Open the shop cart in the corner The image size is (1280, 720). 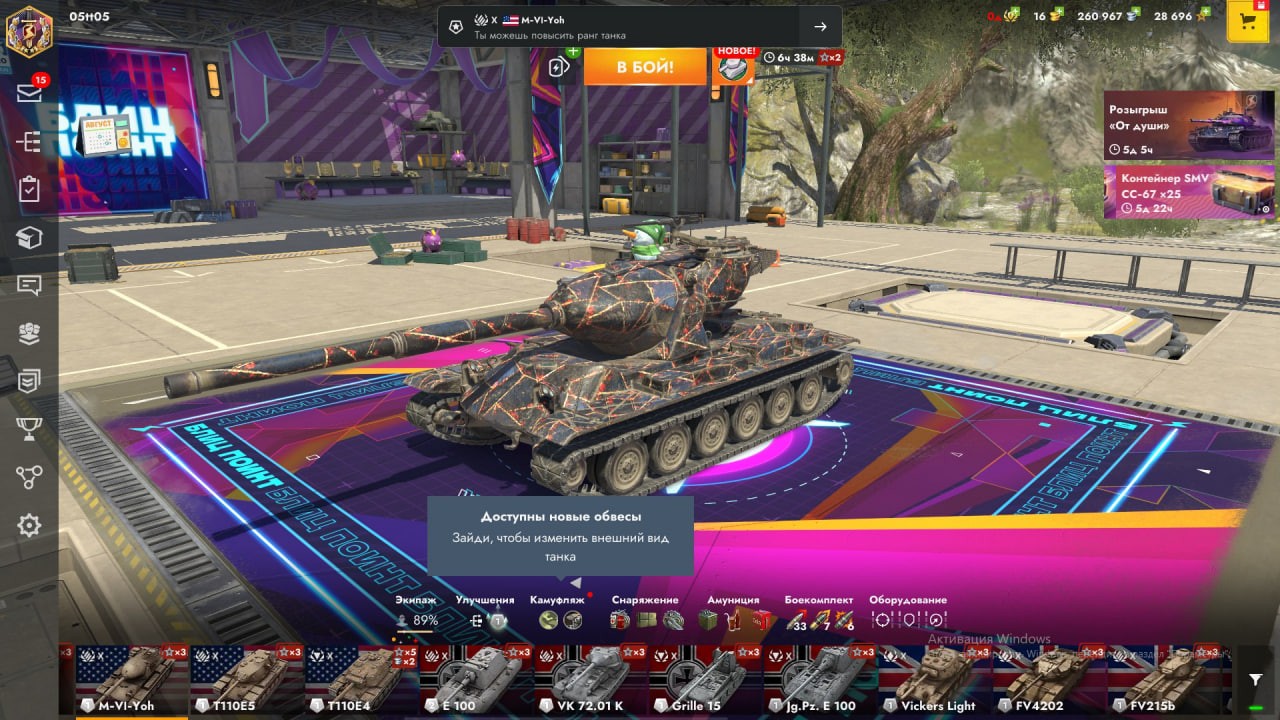click(x=1247, y=22)
